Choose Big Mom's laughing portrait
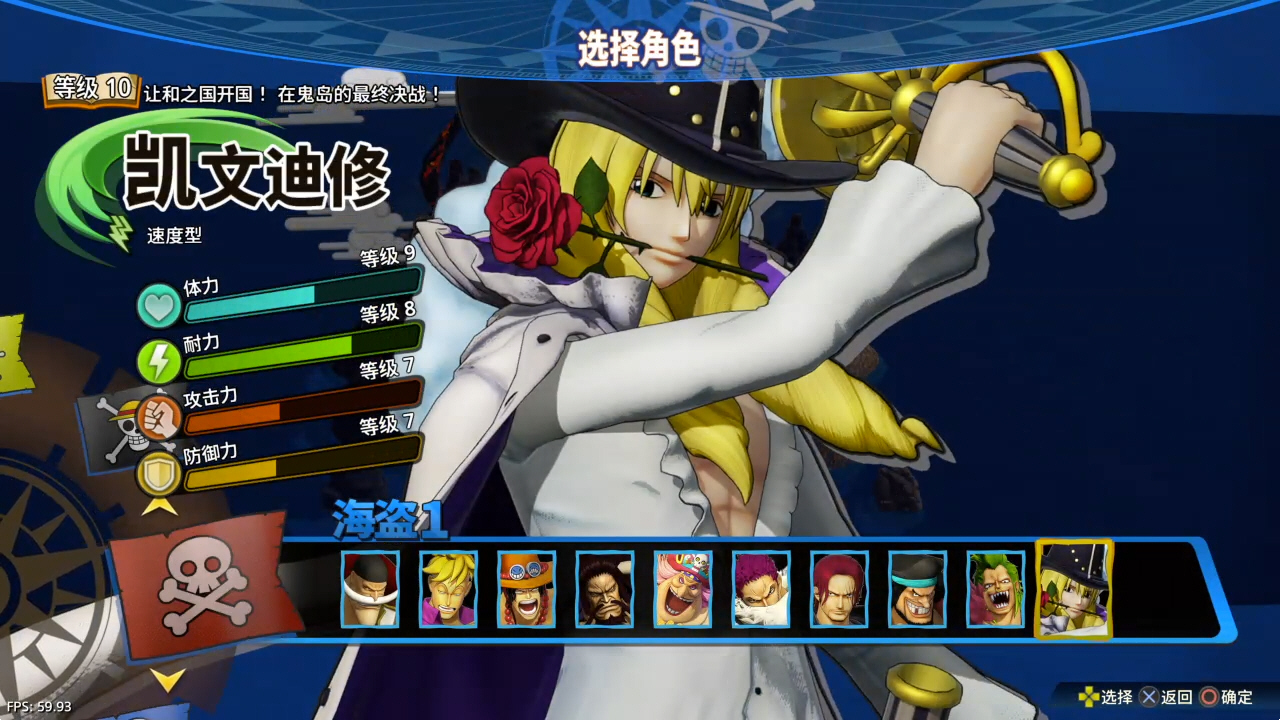 (x=683, y=589)
